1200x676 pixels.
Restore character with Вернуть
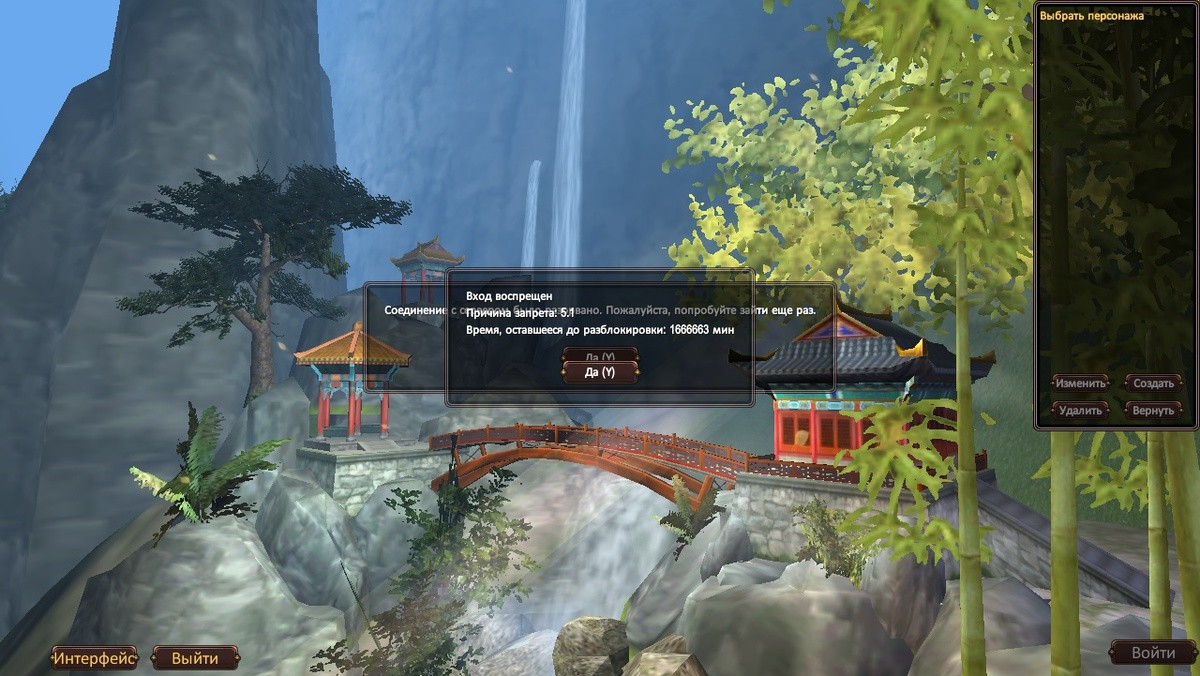(x=1153, y=410)
